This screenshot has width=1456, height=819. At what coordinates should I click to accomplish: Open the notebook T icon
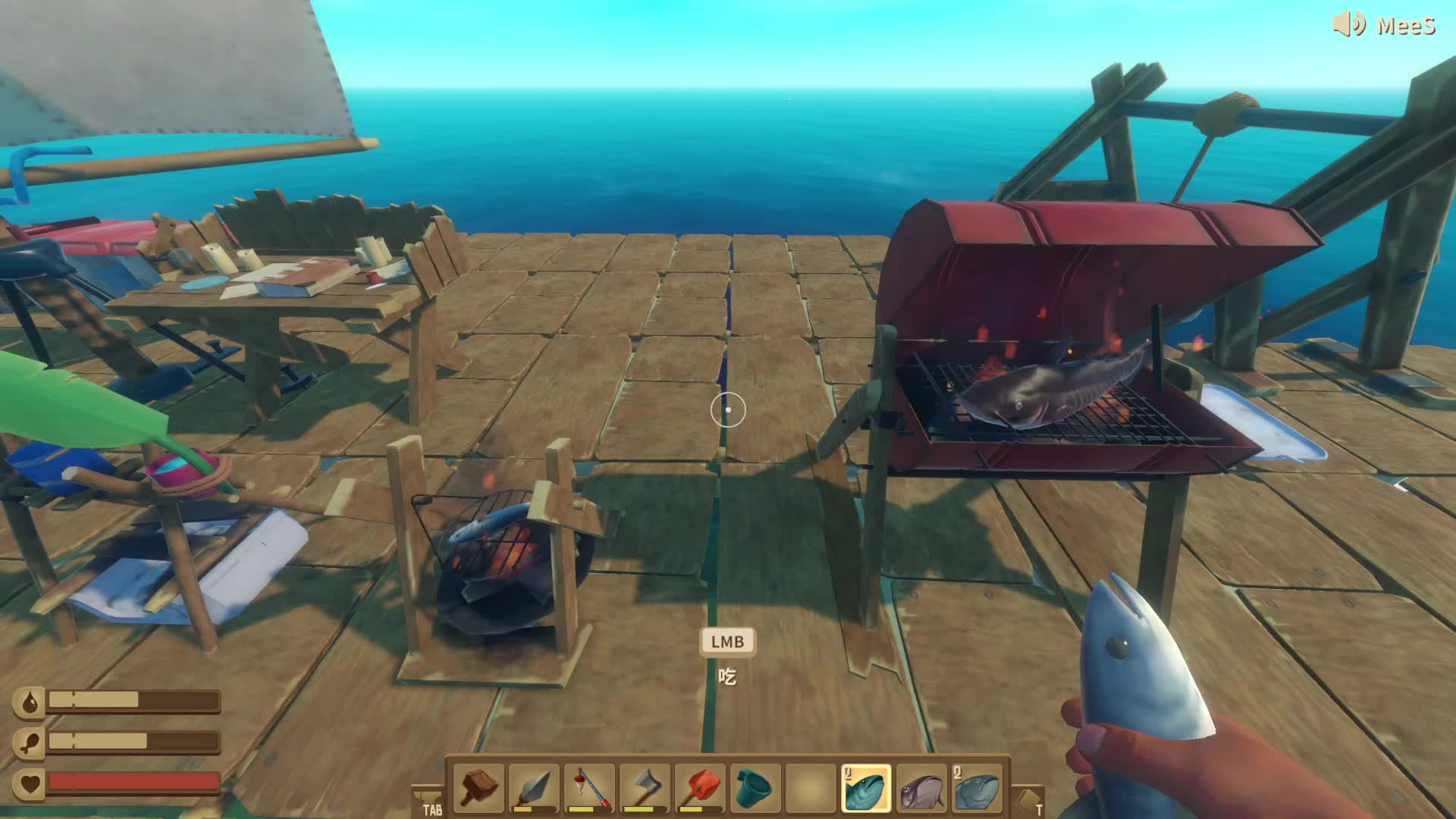tap(1029, 802)
